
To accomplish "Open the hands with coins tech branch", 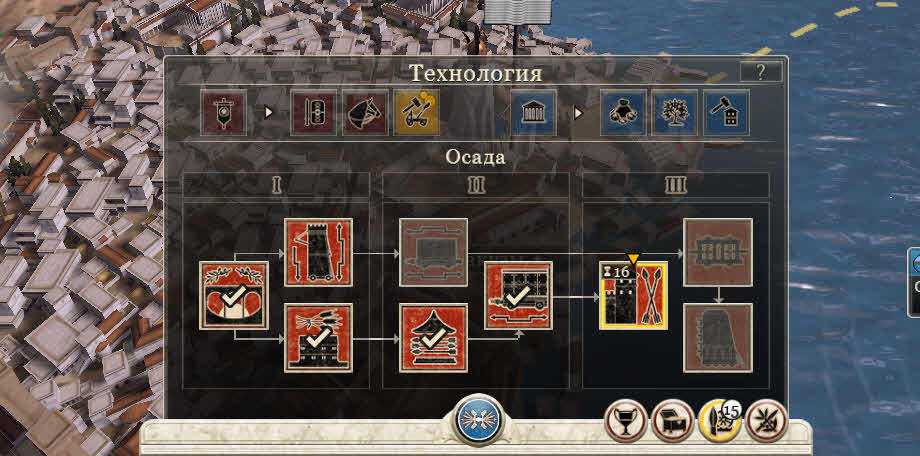I will [623, 112].
